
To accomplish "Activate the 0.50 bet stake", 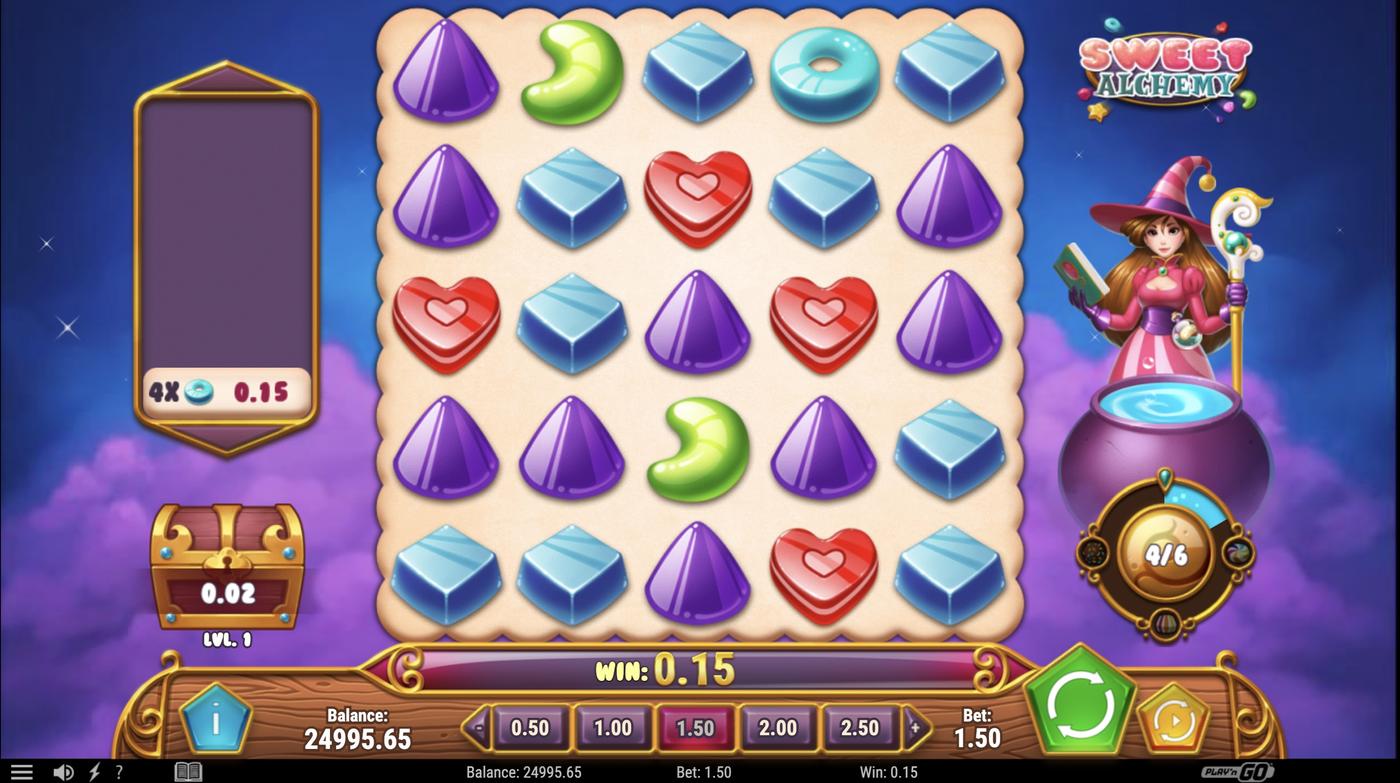I will click(x=531, y=728).
